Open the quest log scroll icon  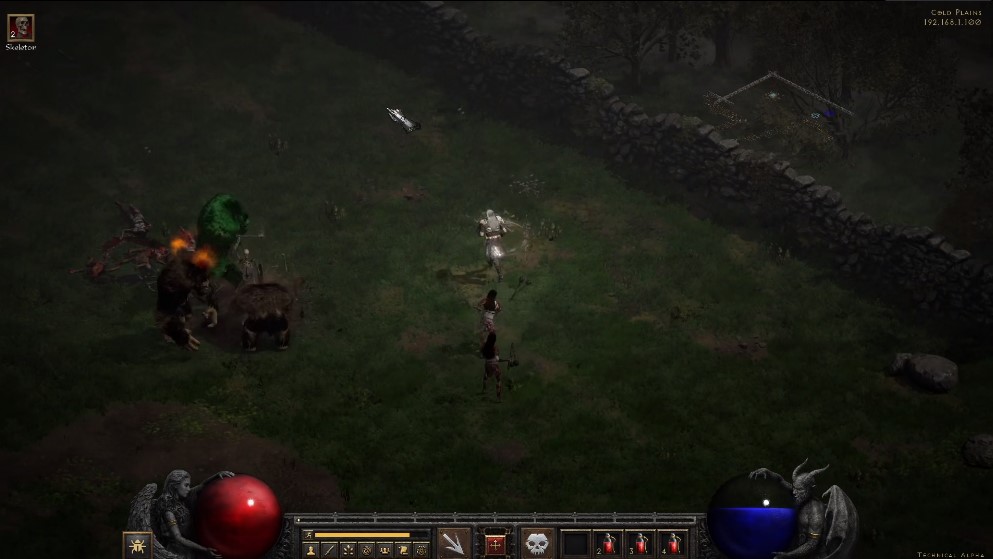pos(403,550)
